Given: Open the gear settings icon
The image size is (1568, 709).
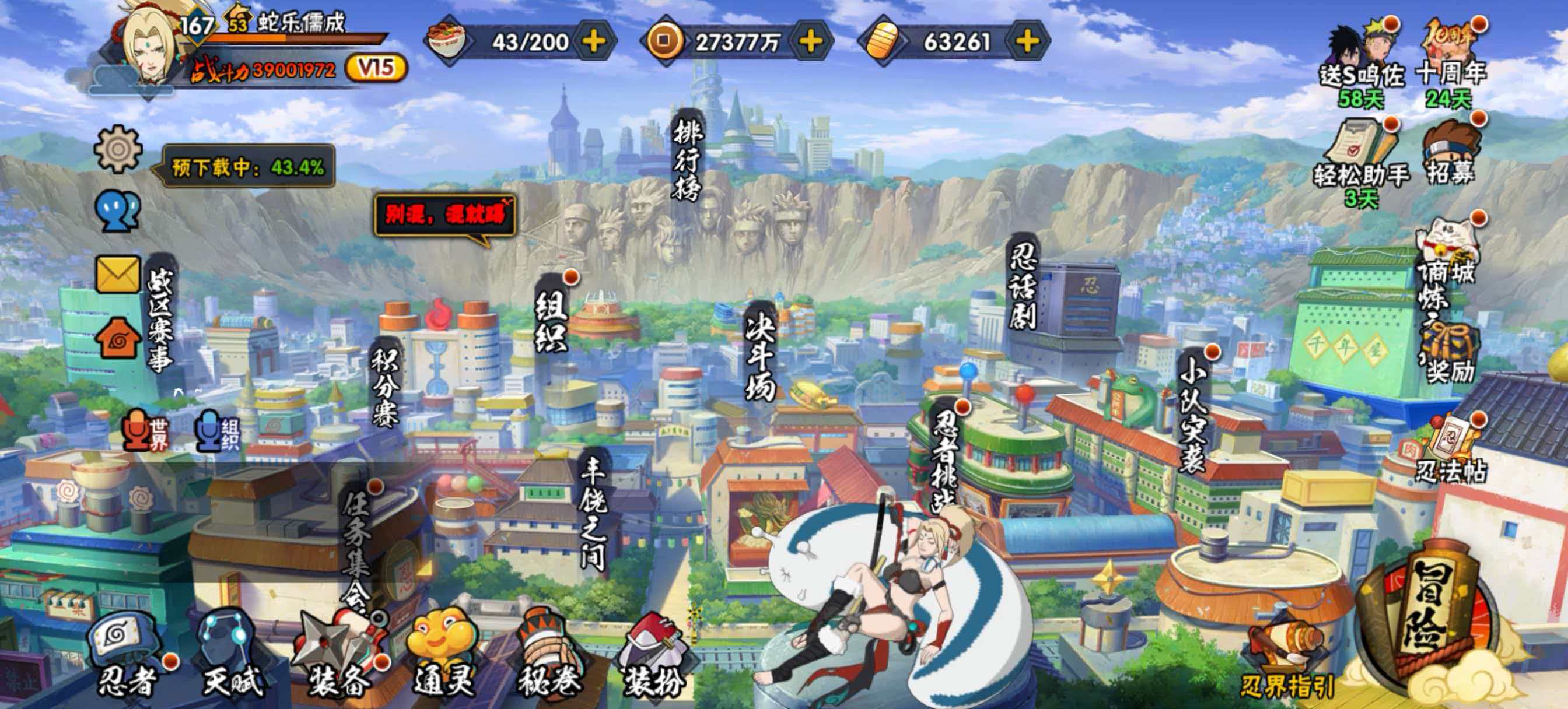Looking at the screenshot, I should pos(118,149).
